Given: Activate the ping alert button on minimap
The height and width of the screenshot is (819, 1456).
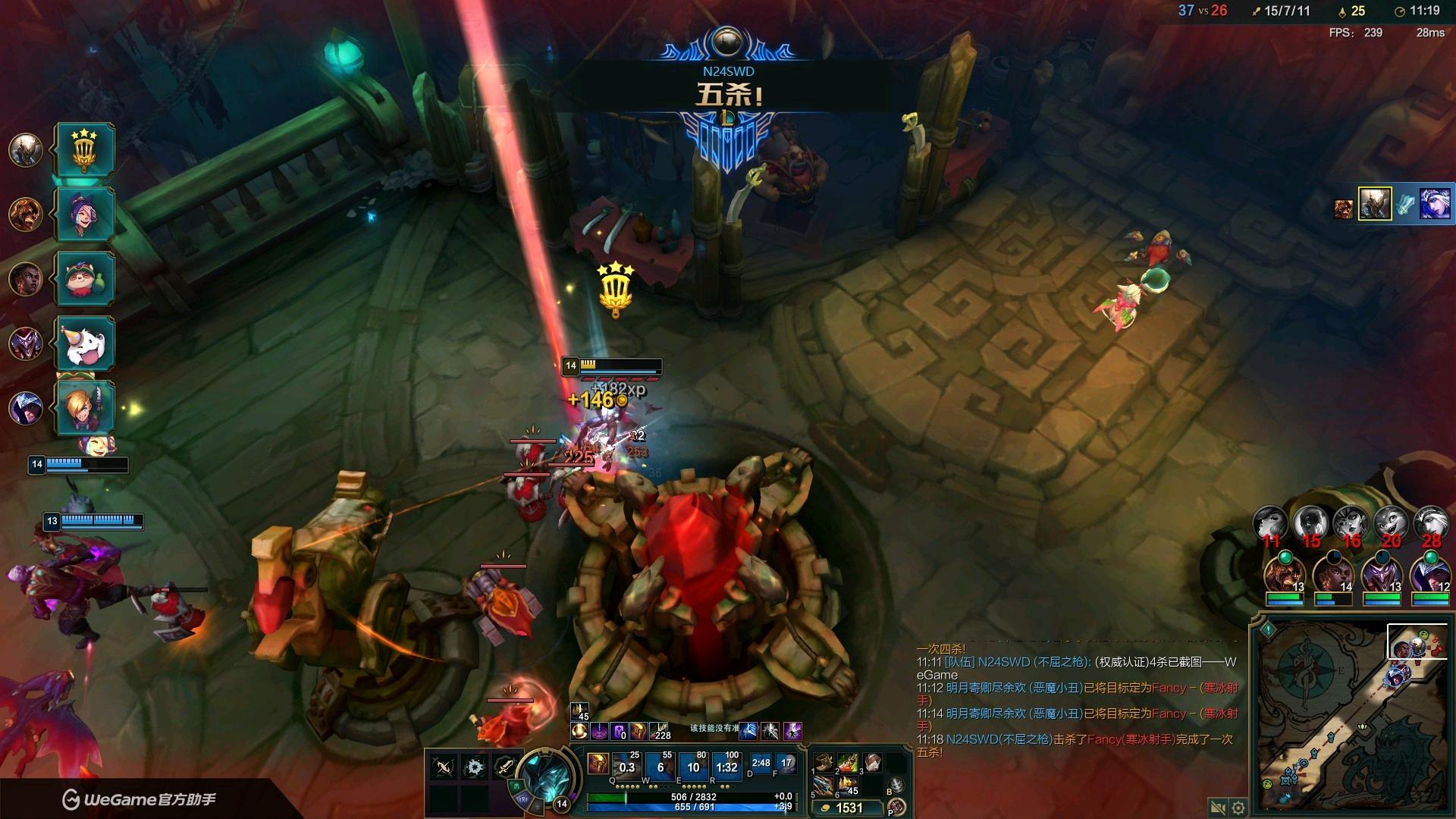Looking at the screenshot, I should [x=1267, y=629].
